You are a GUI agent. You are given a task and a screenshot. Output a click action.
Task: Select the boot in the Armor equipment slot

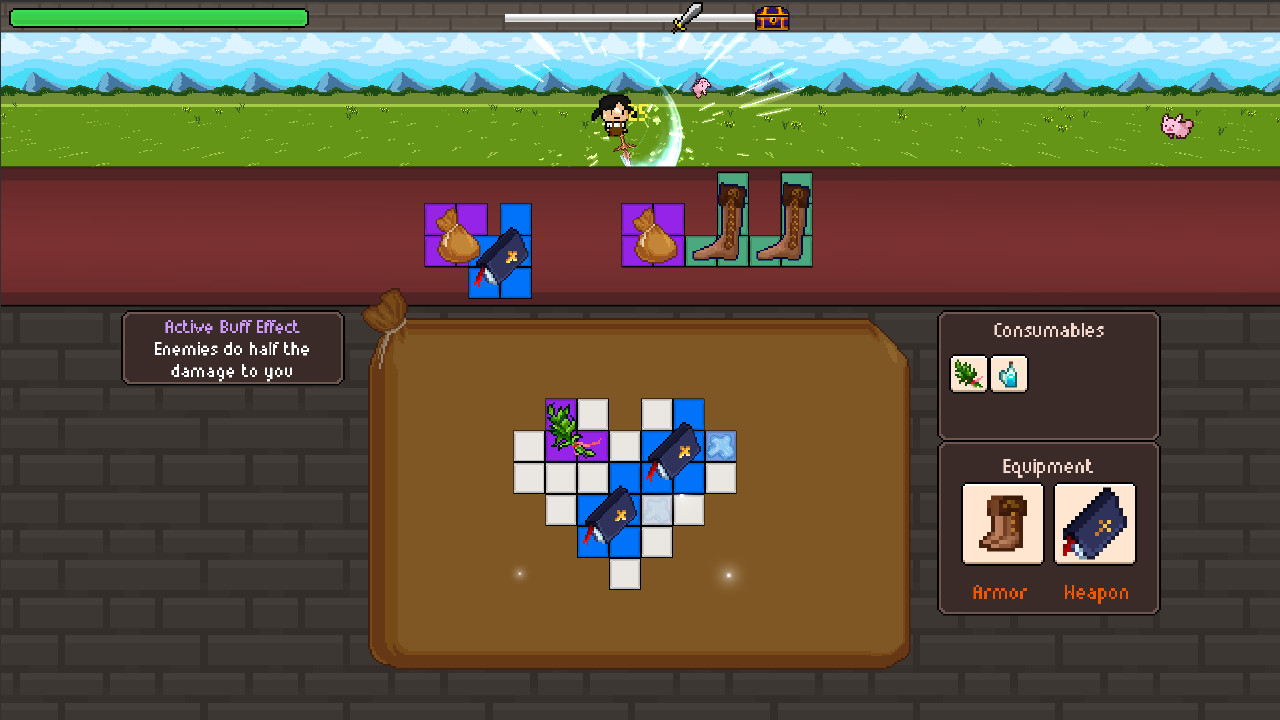coord(1002,523)
